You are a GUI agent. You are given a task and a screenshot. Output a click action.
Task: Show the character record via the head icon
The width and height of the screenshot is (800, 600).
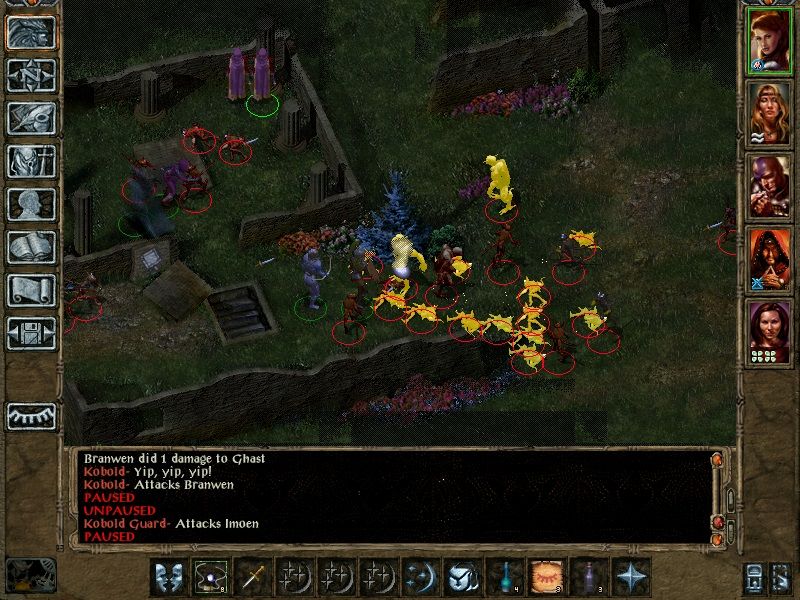31,204
